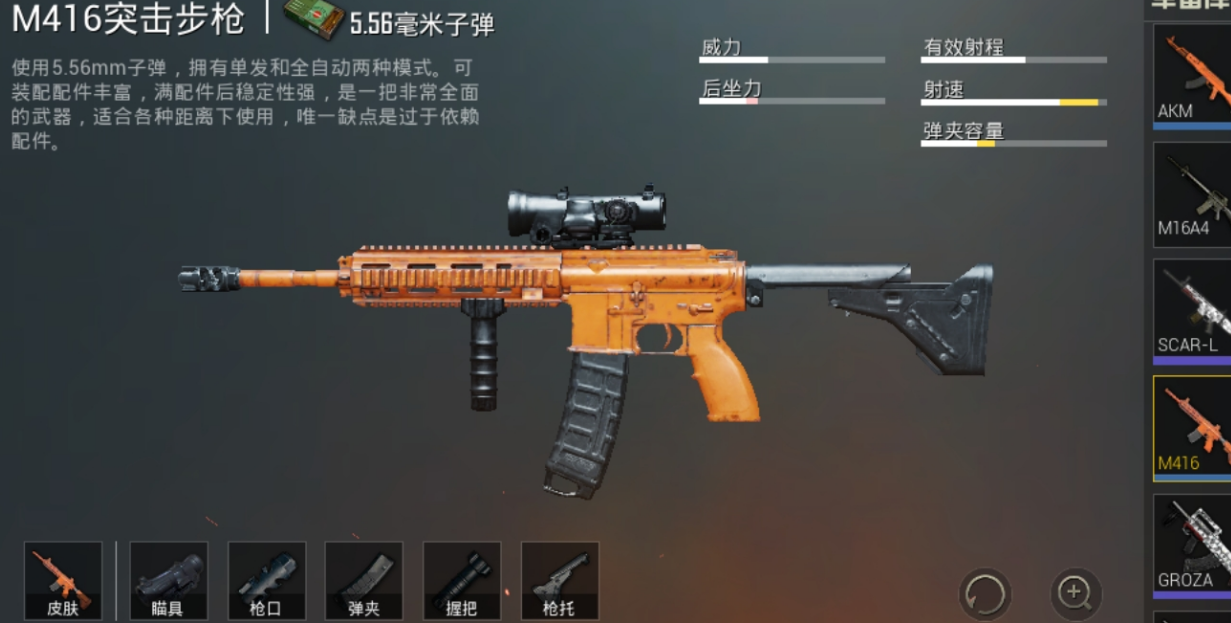Select the highlighted M416 weapon tile

pos(1192,428)
